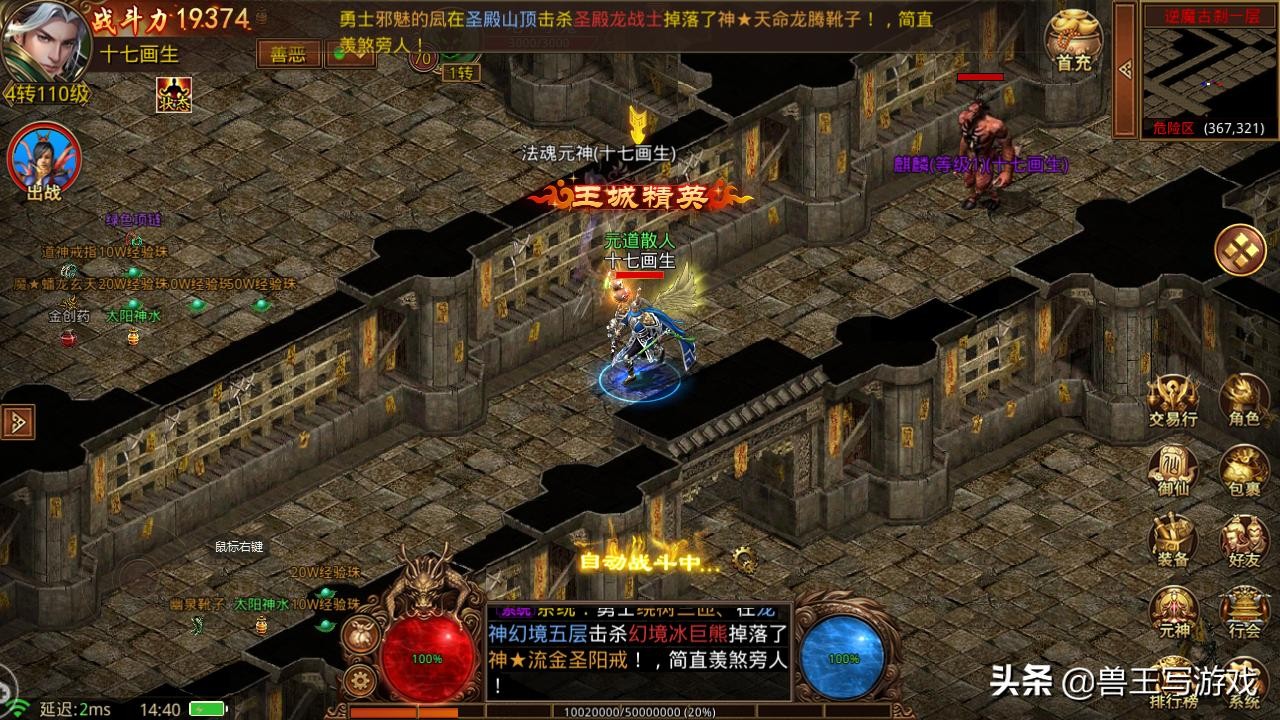Open the 包裹 inventory bag

click(x=1244, y=472)
